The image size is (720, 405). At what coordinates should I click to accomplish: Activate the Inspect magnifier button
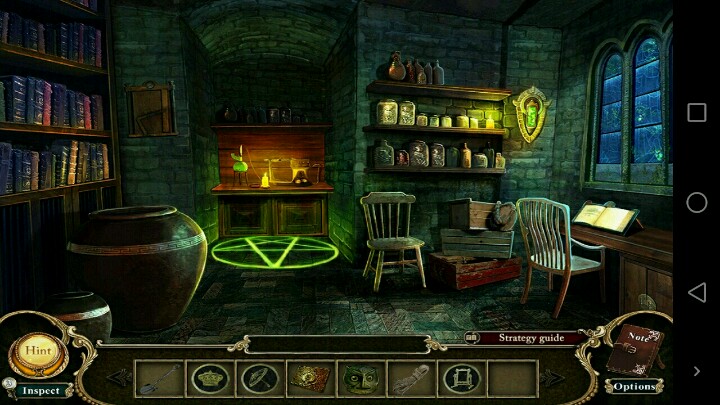click(x=40, y=390)
